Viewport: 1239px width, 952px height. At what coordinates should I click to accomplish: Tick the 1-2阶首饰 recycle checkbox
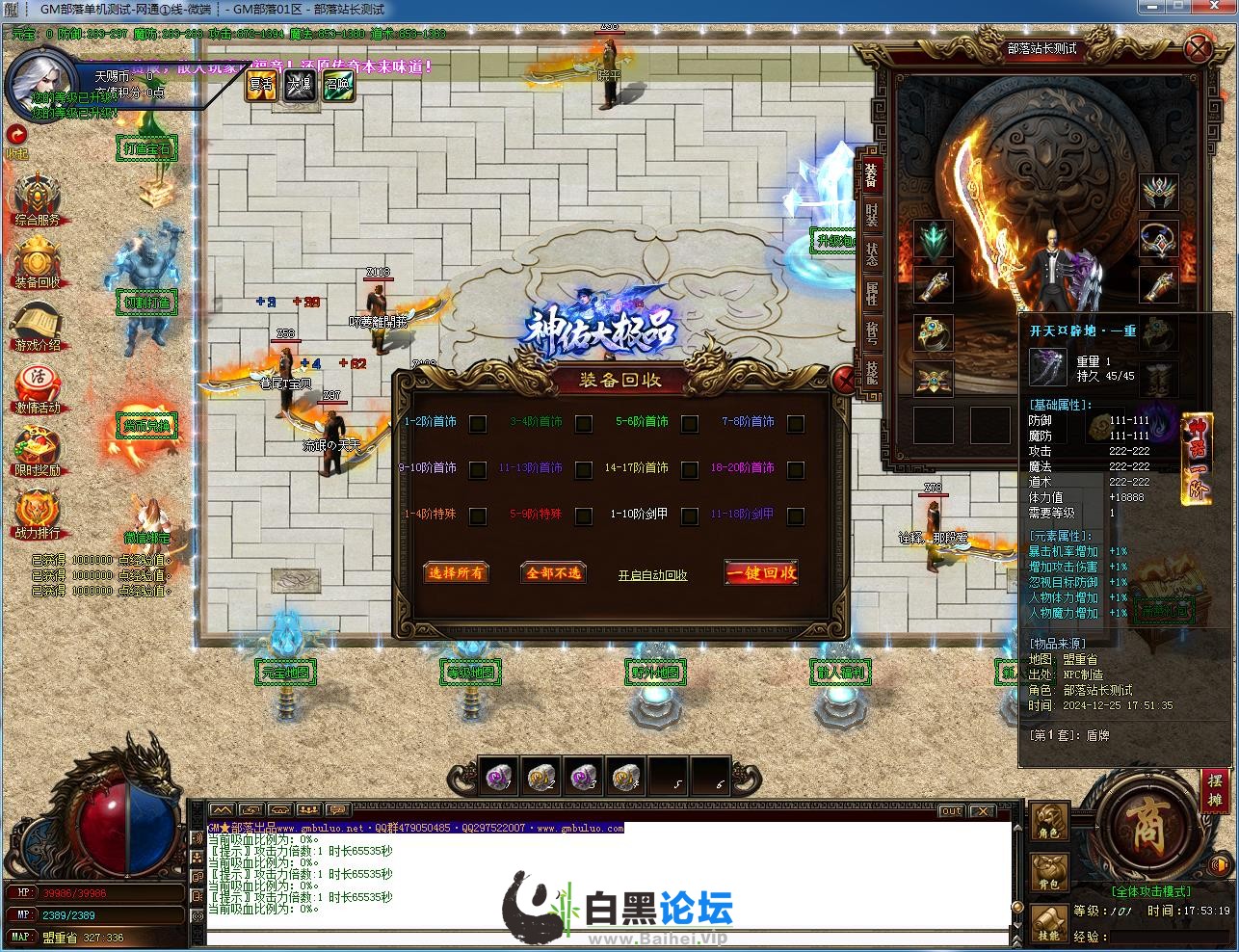[478, 423]
